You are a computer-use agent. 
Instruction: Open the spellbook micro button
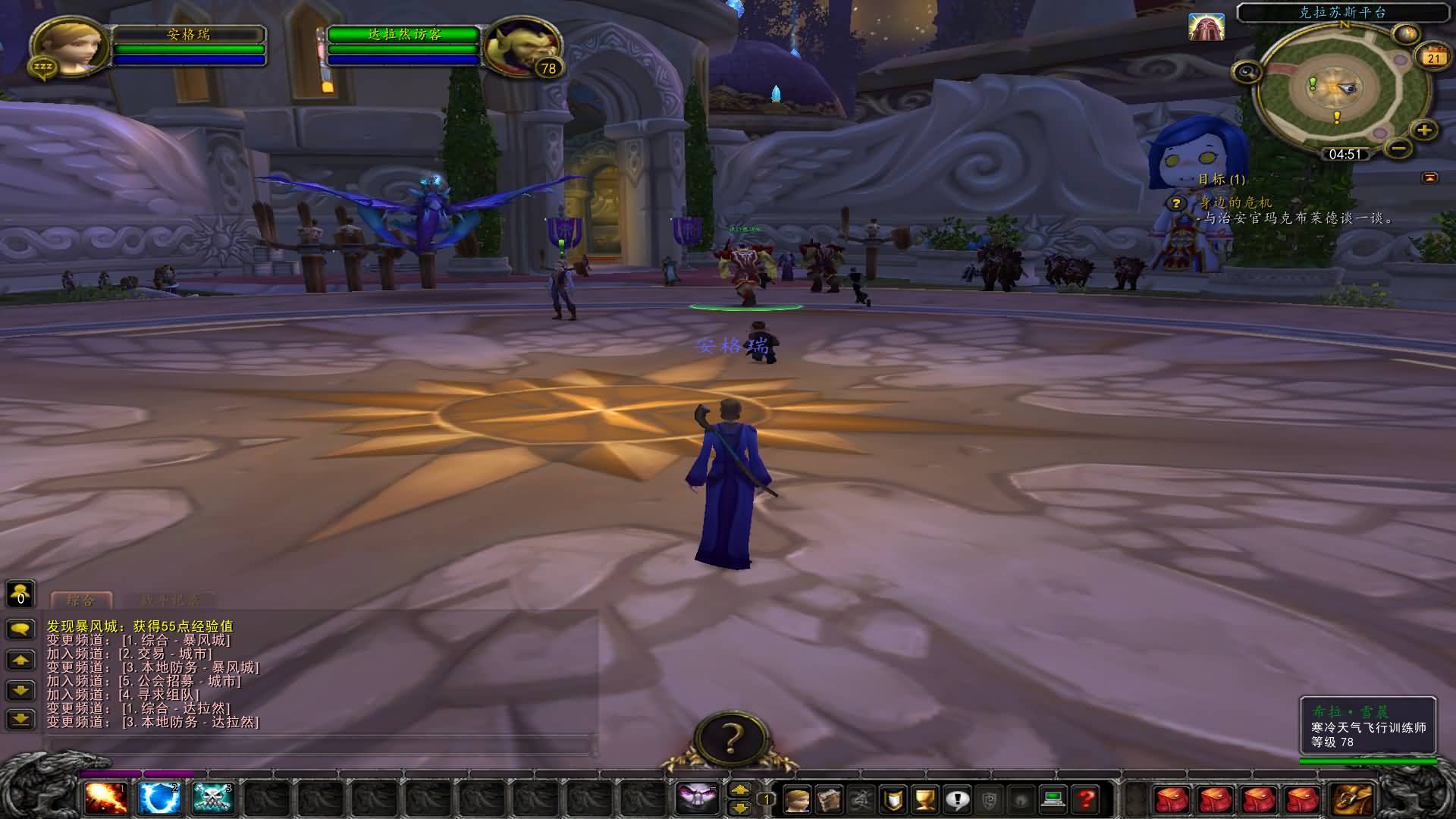(829, 799)
